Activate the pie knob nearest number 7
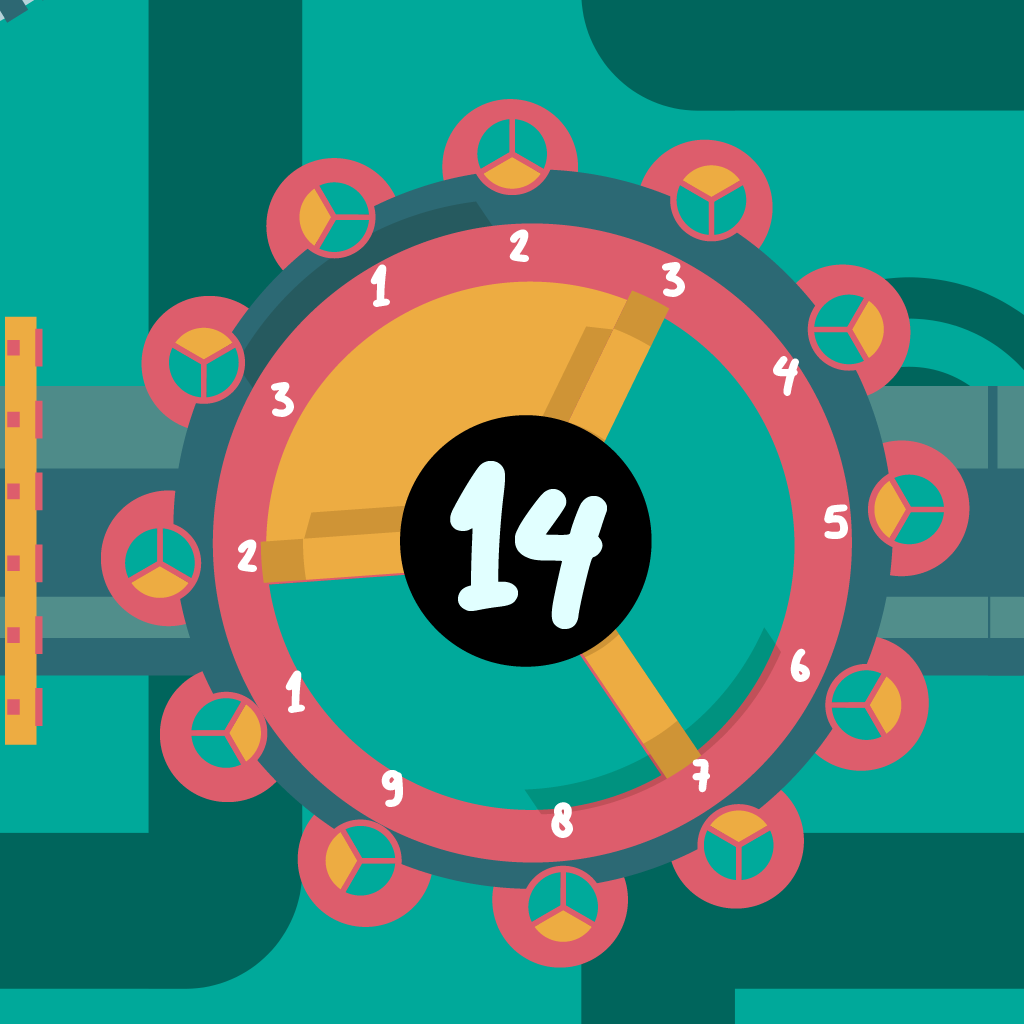This screenshot has height=1024, width=1024. (737, 844)
